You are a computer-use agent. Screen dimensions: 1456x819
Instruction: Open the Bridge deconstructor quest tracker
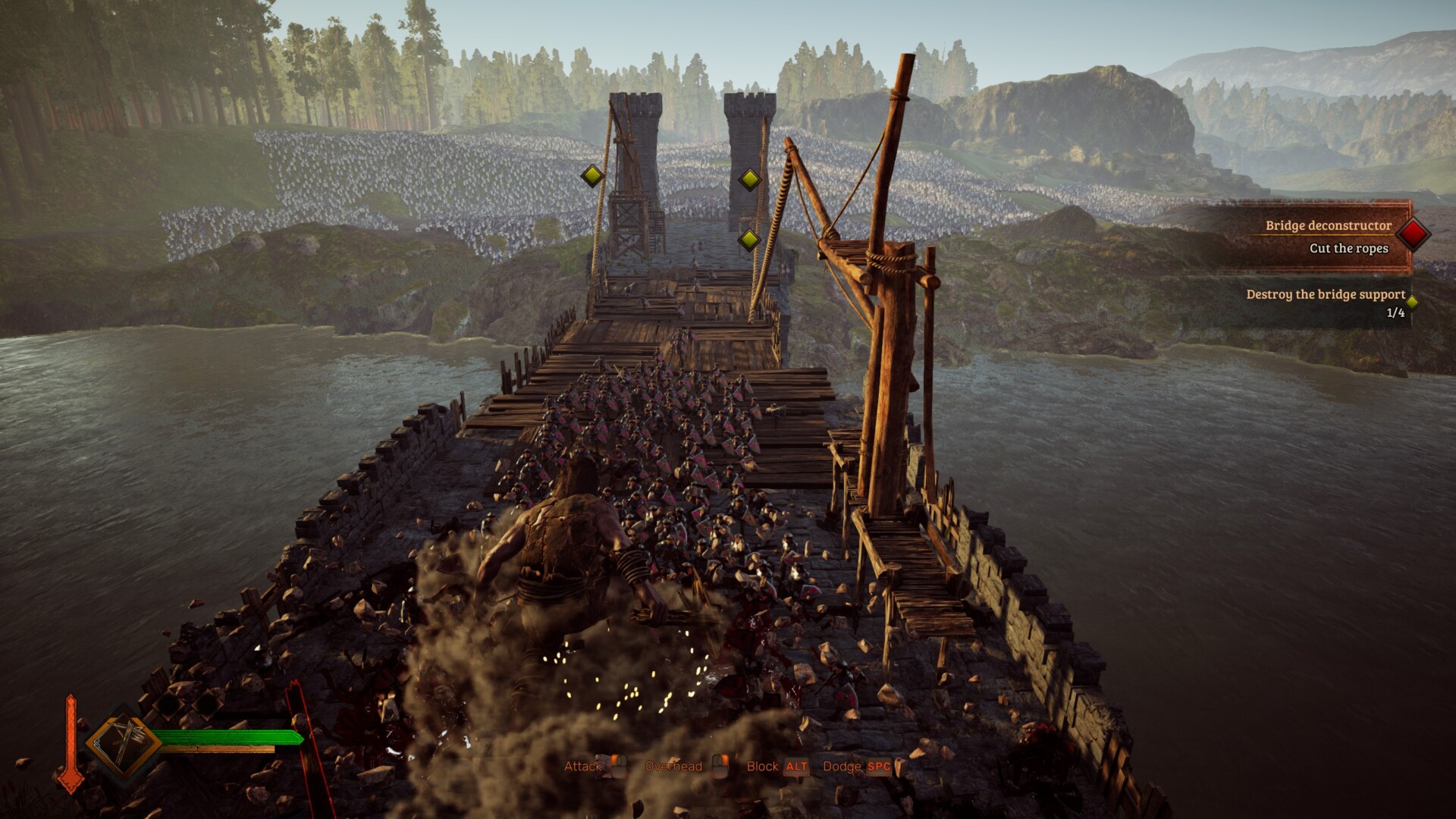pos(1327,226)
